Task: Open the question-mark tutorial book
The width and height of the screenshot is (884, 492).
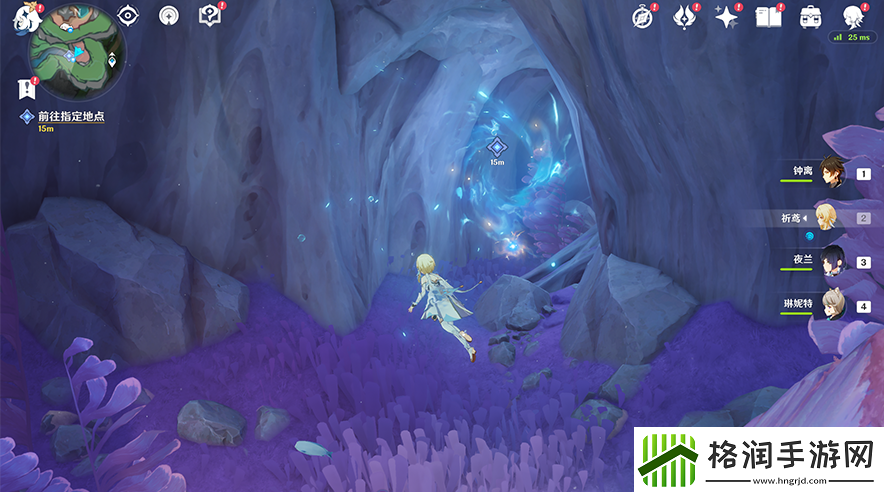Action: coord(209,15)
